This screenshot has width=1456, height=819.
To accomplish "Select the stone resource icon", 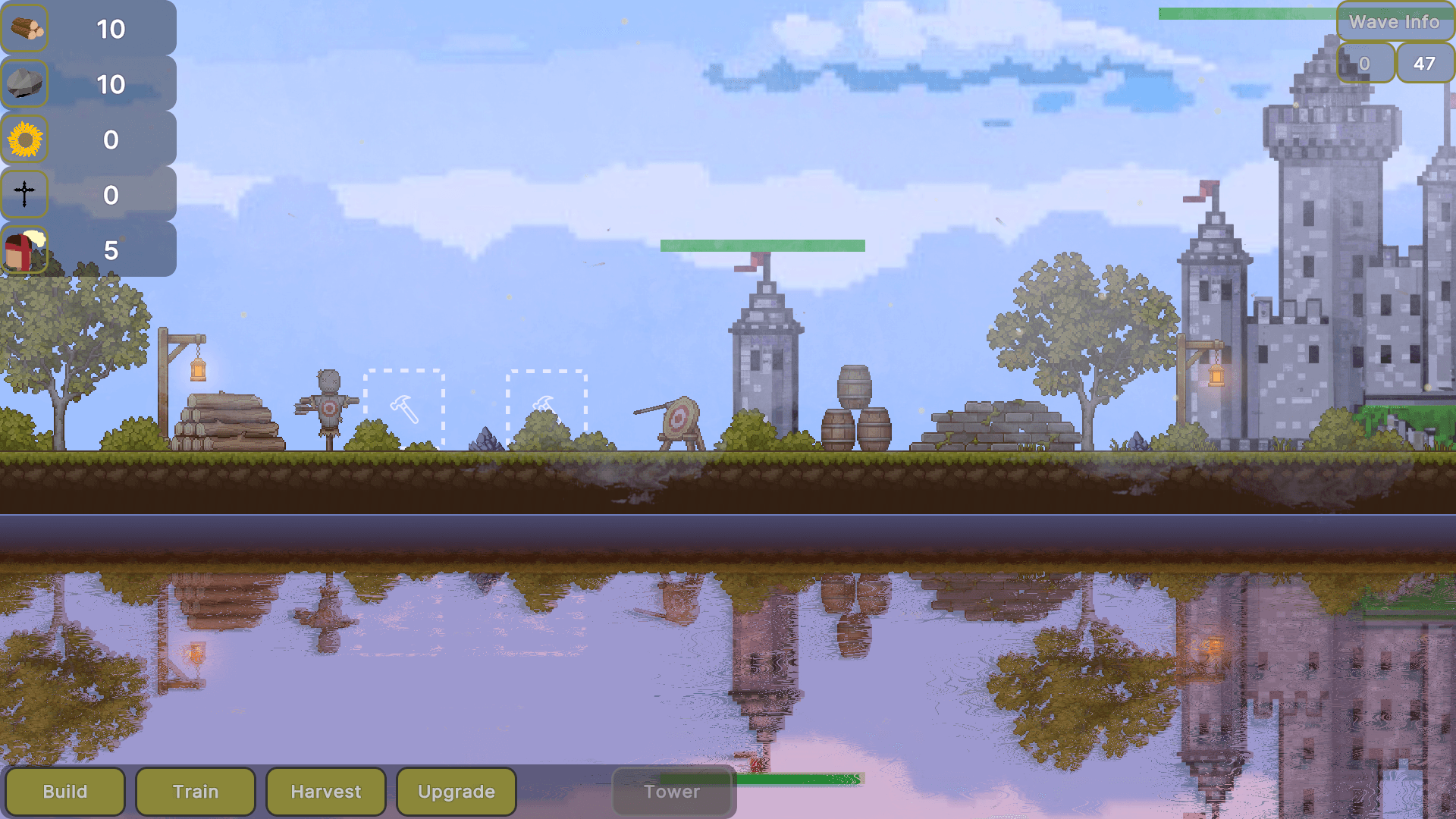I will 25,83.
